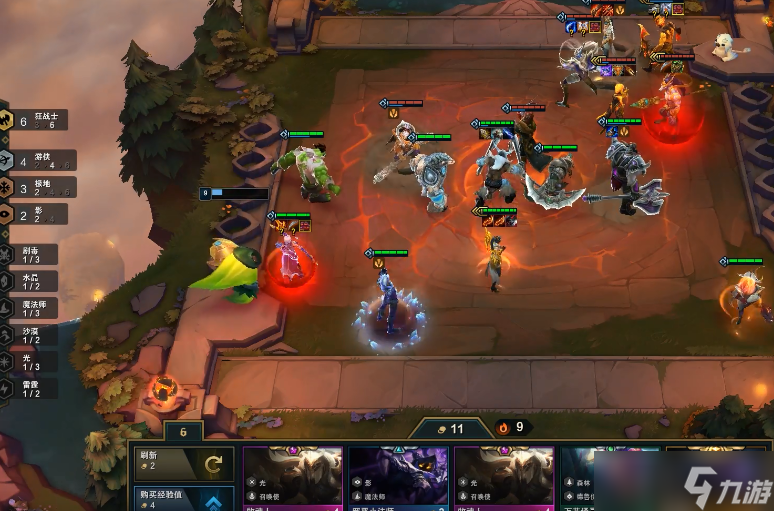Viewport: 774px width, 511px height.
Task: Select 魔法师 in the left synergy list
Action: pyautogui.click(x=30, y=308)
